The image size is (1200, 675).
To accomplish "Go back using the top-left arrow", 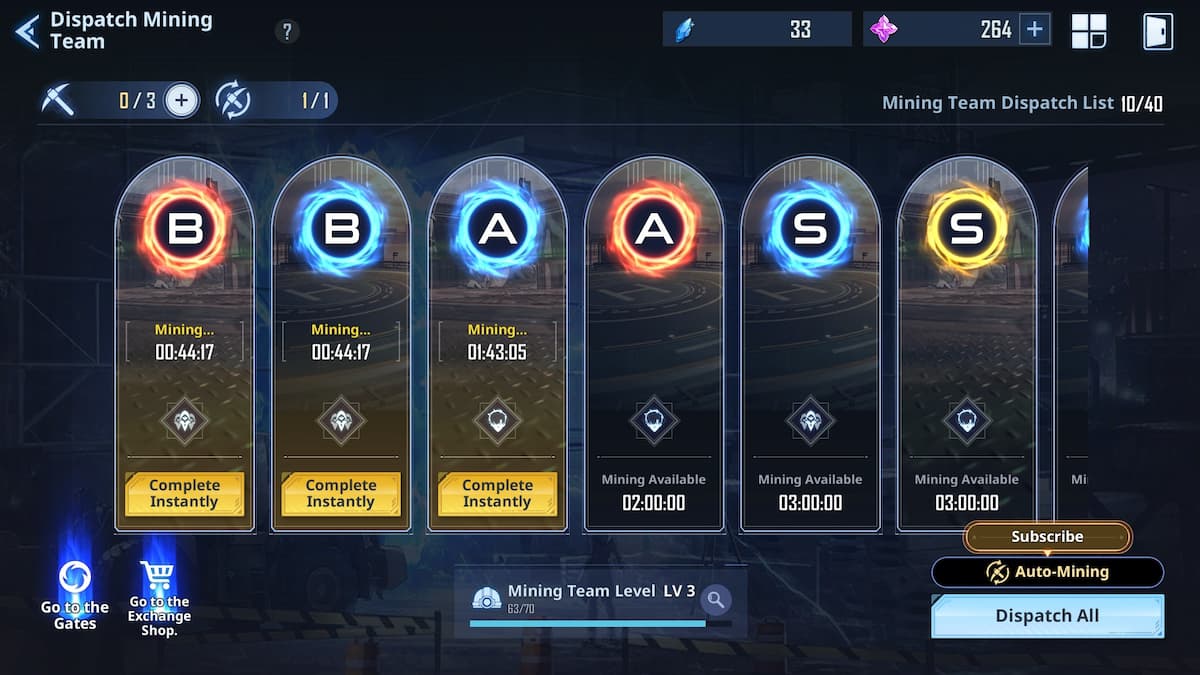I will pyautogui.click(x=27, y=31).
